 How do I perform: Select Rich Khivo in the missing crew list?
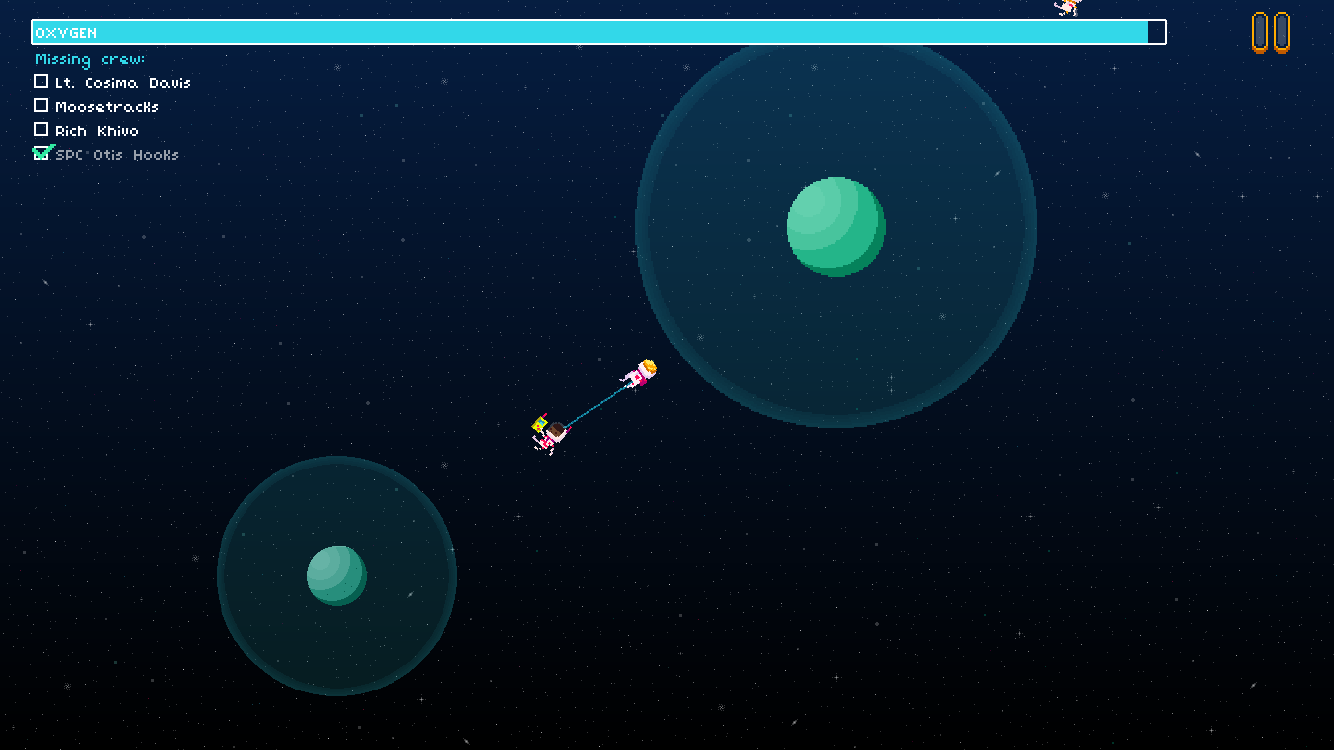[x=86, y=131]
